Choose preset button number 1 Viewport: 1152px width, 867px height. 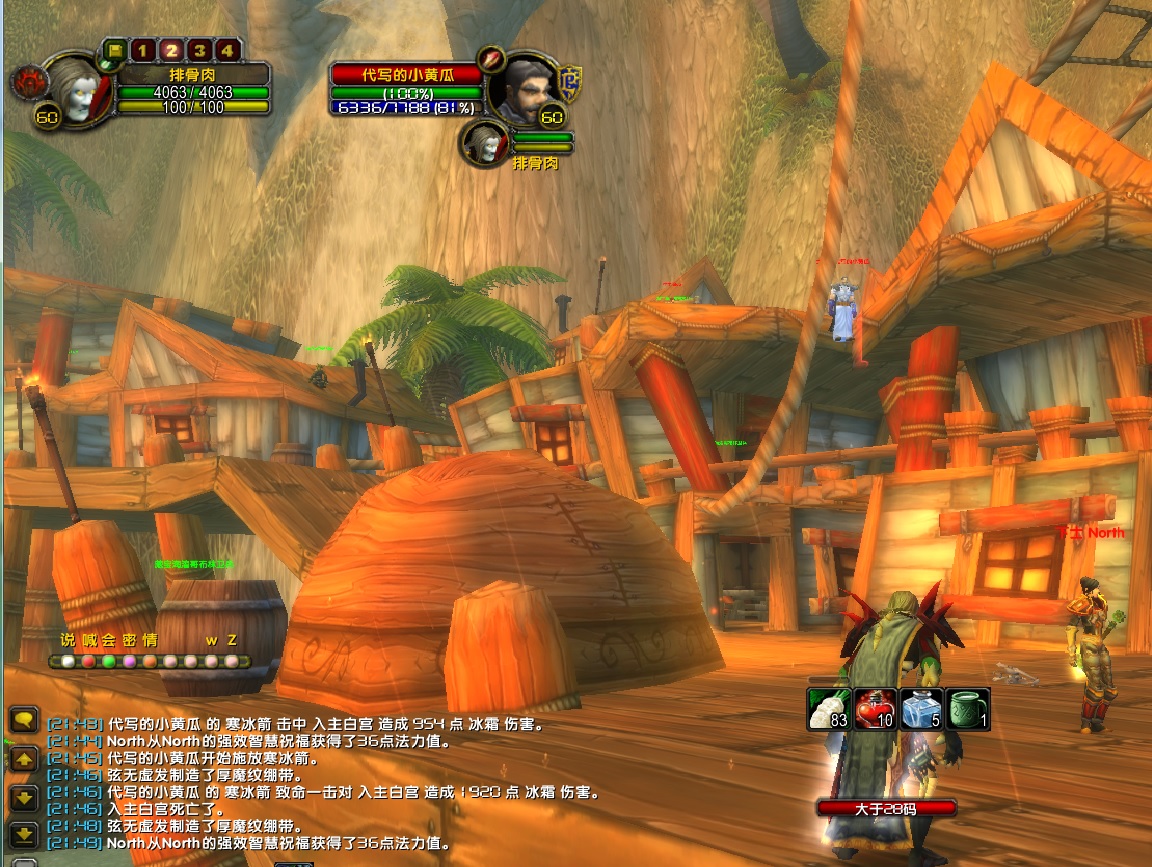142,50
